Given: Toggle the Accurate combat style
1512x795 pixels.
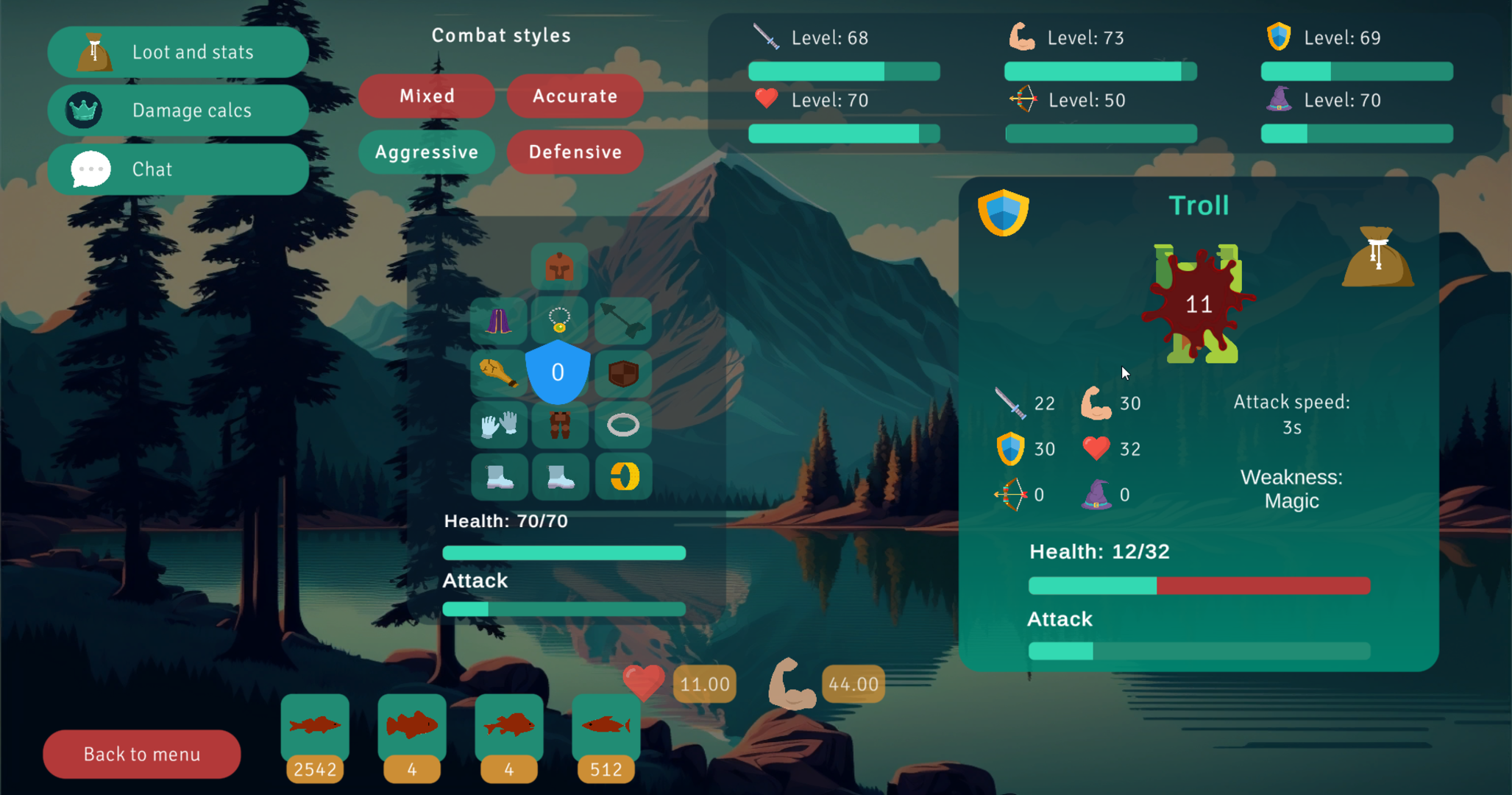Looking at the screenshot, I should click(x=575, y=96).
